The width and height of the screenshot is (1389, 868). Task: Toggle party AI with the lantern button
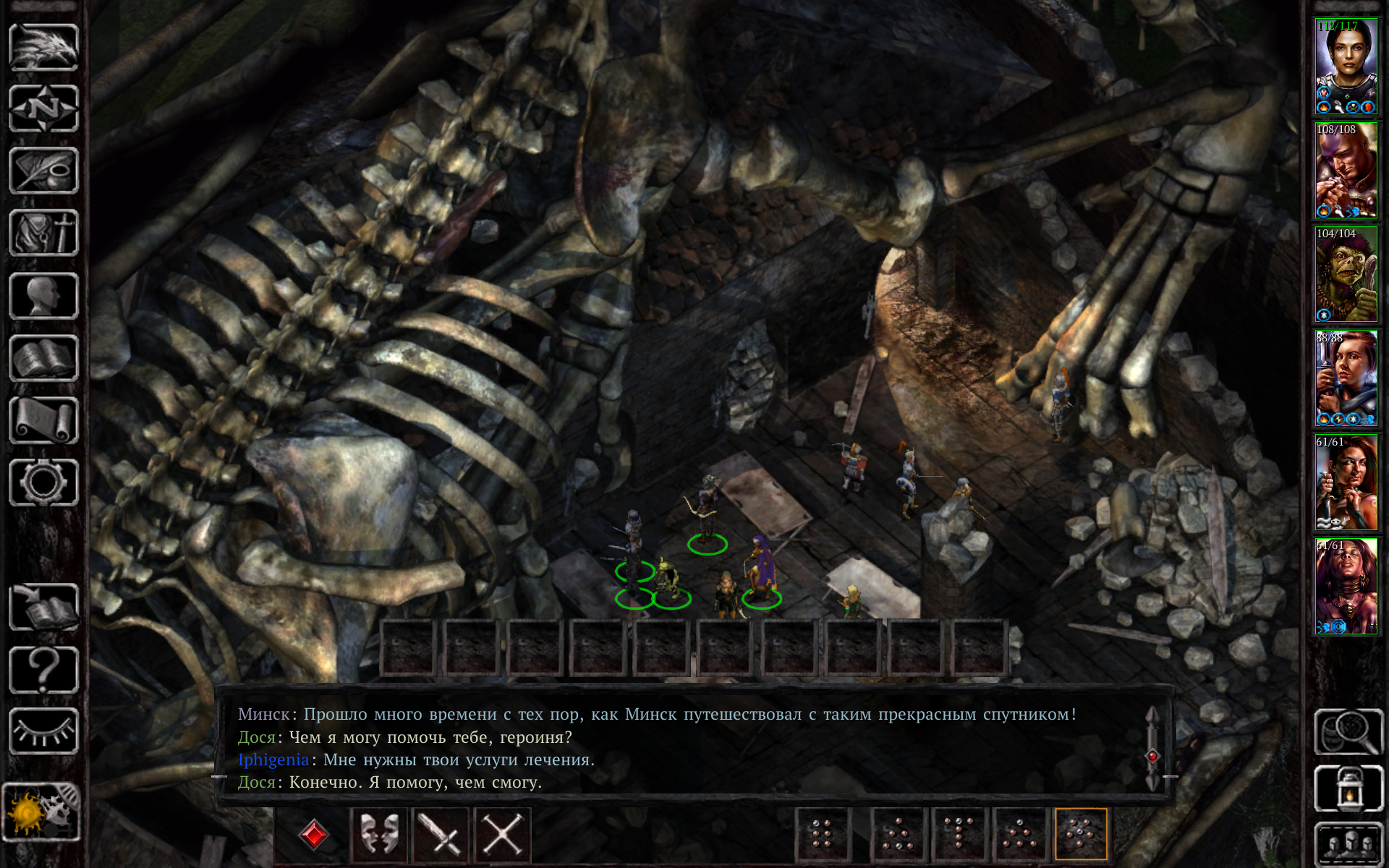1348,789
